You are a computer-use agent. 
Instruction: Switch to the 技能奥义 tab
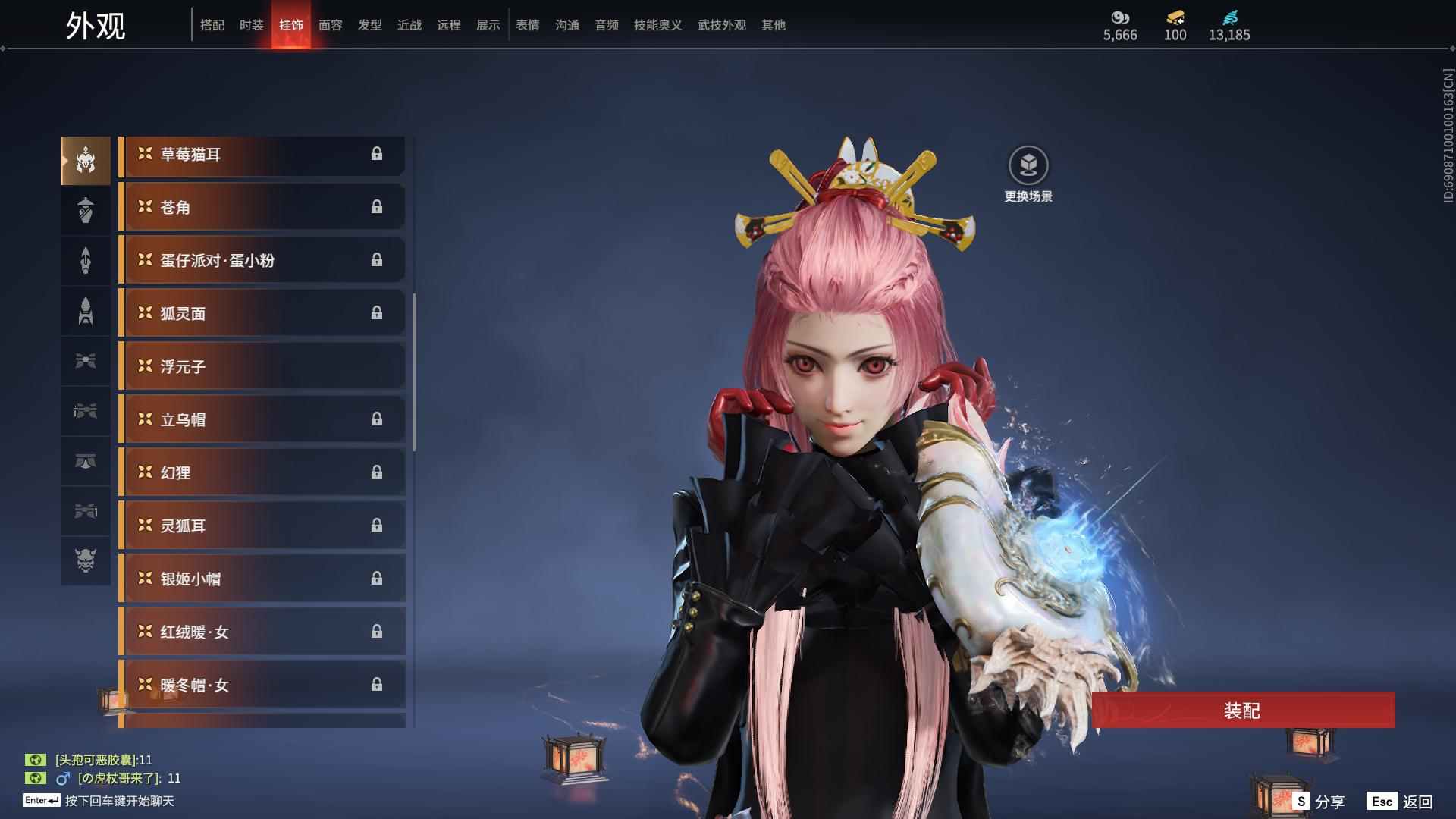(x=657, y=25)
